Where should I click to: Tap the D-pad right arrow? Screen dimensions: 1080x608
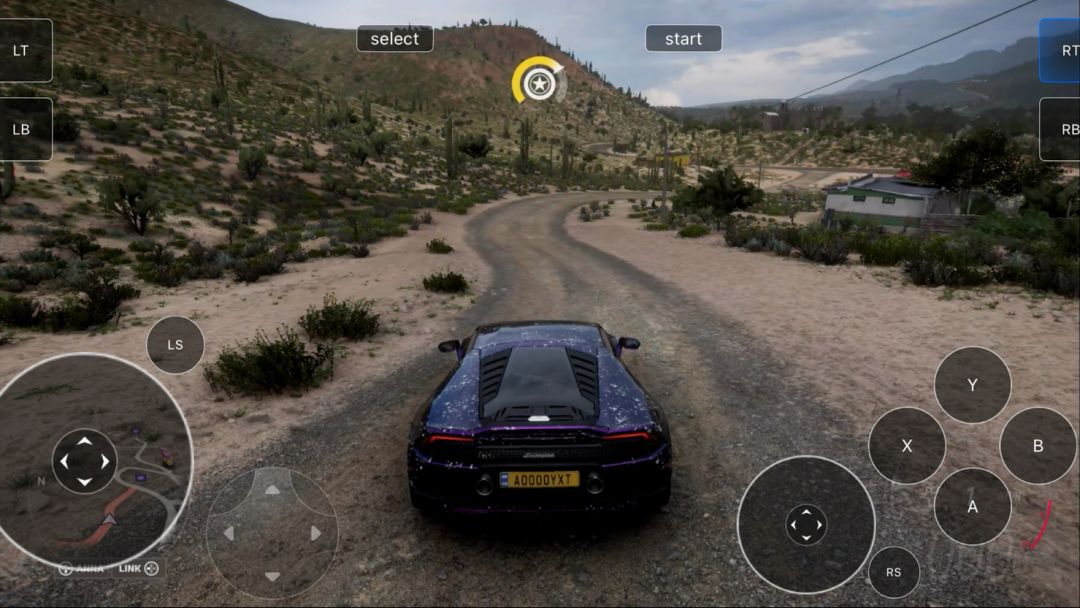tap(315, 534)
